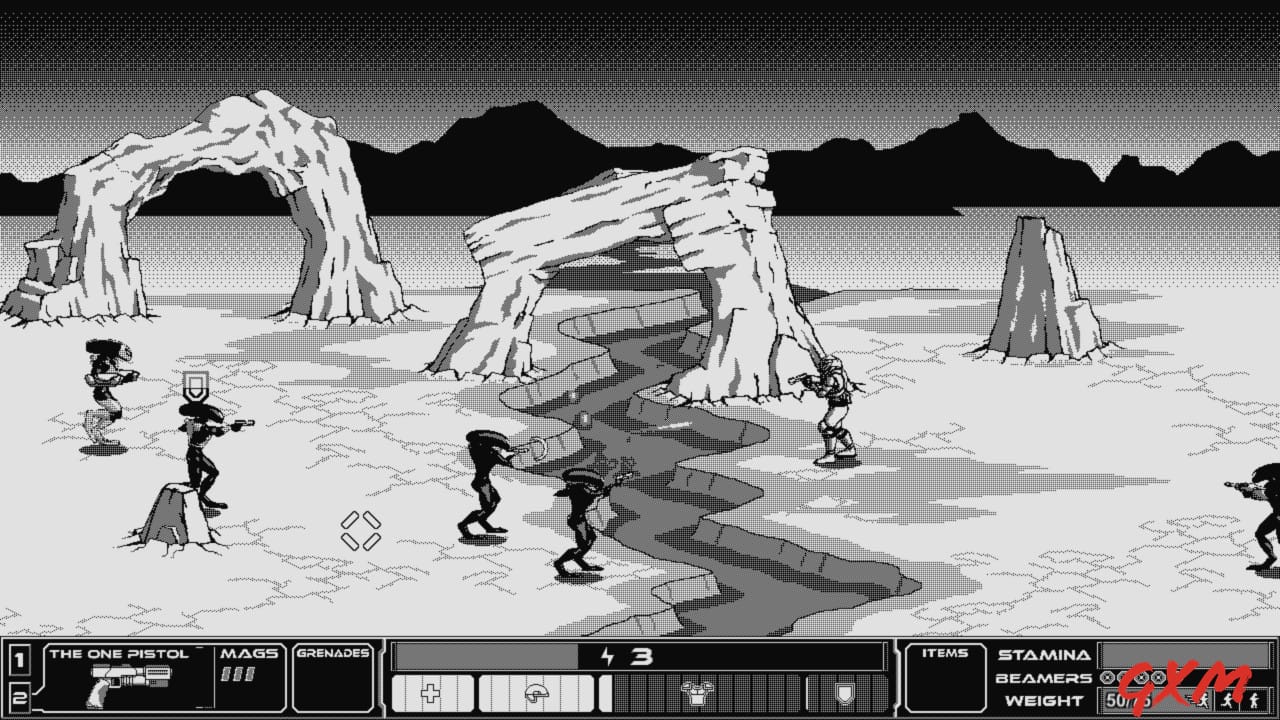Click the STAMINA label

pos(1043,653)
